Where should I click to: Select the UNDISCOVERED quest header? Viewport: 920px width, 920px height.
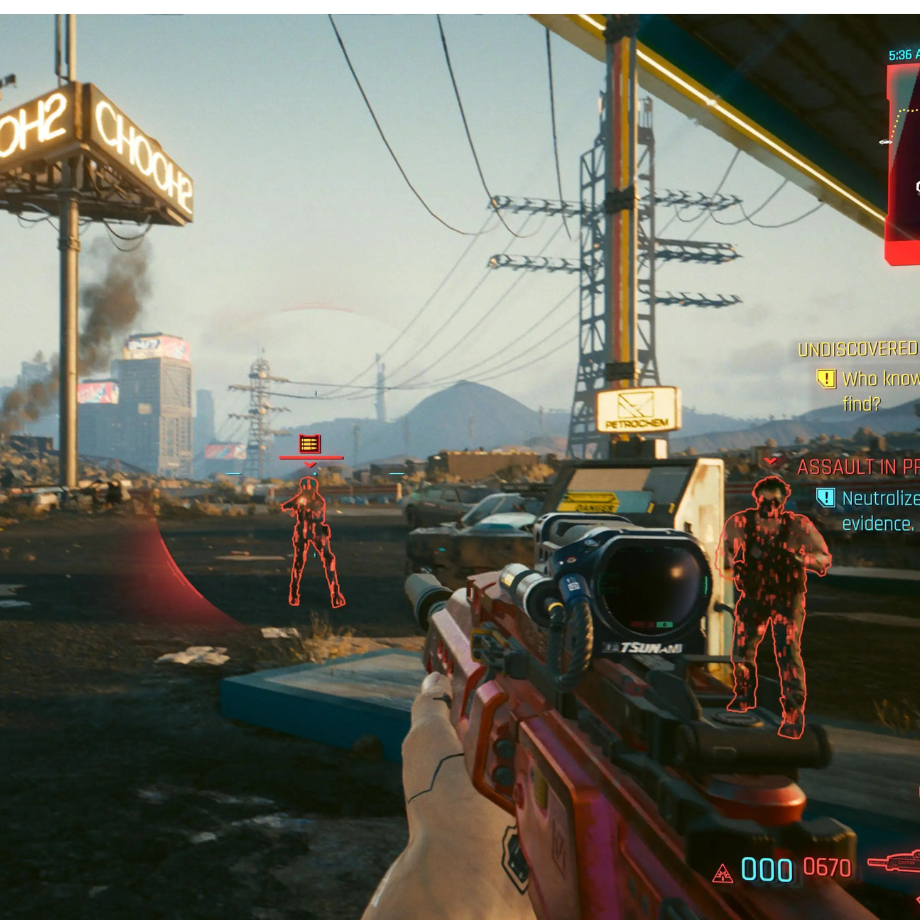tap(857, 349)
